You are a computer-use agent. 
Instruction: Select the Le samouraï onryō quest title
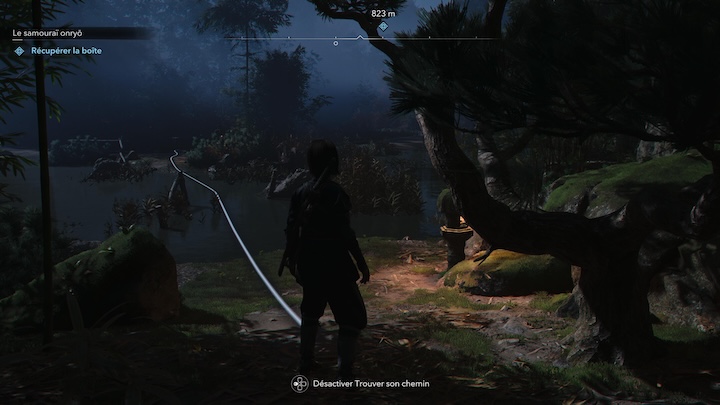(x=53, y=33)
